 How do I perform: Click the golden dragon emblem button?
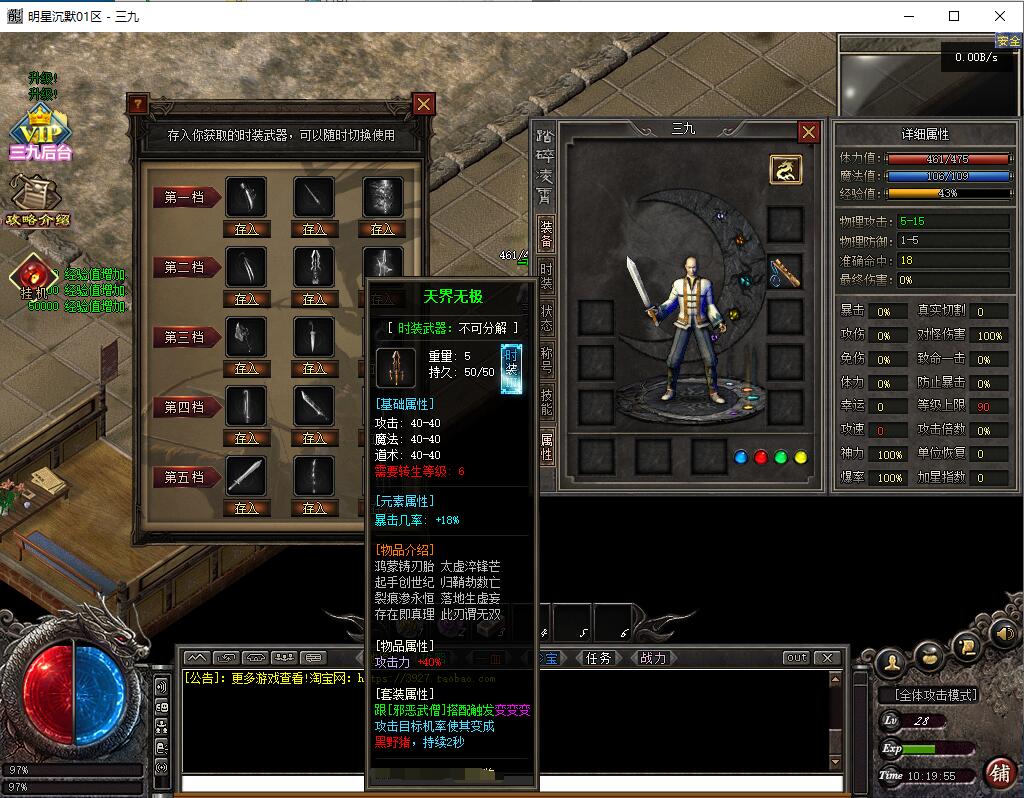pyautogui.click(x=785, y=170)
